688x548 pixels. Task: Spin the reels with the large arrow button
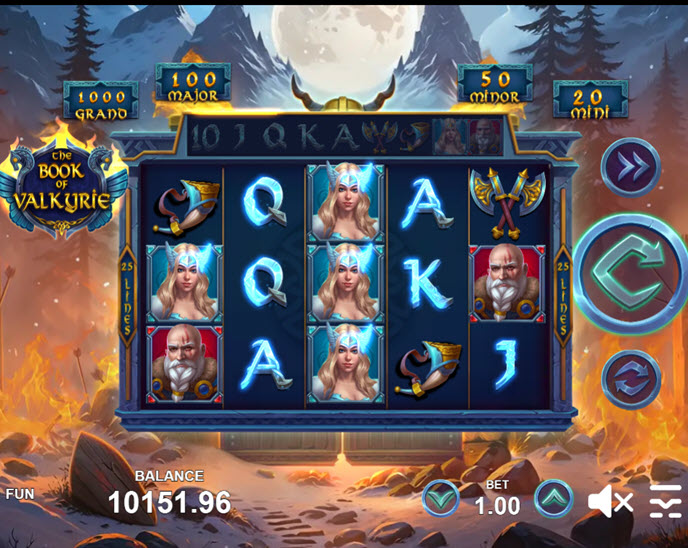632,274
